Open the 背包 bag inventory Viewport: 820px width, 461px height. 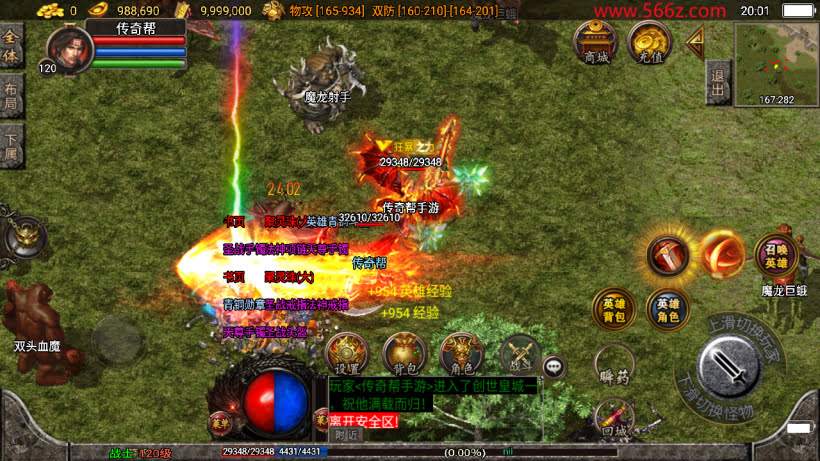pyautogui.click(x=405, y=355)
